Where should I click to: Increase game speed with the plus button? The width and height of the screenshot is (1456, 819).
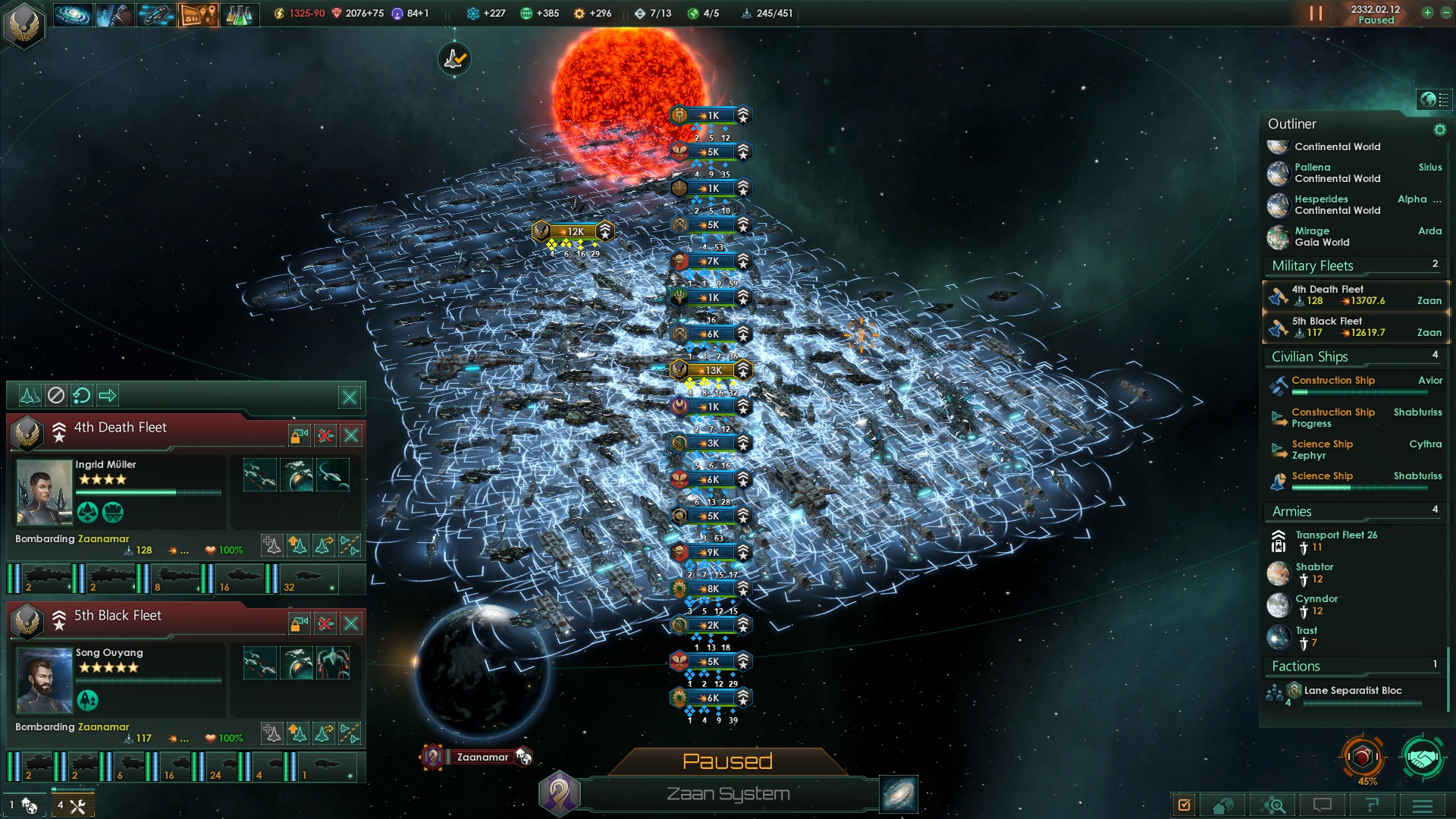1427,13
